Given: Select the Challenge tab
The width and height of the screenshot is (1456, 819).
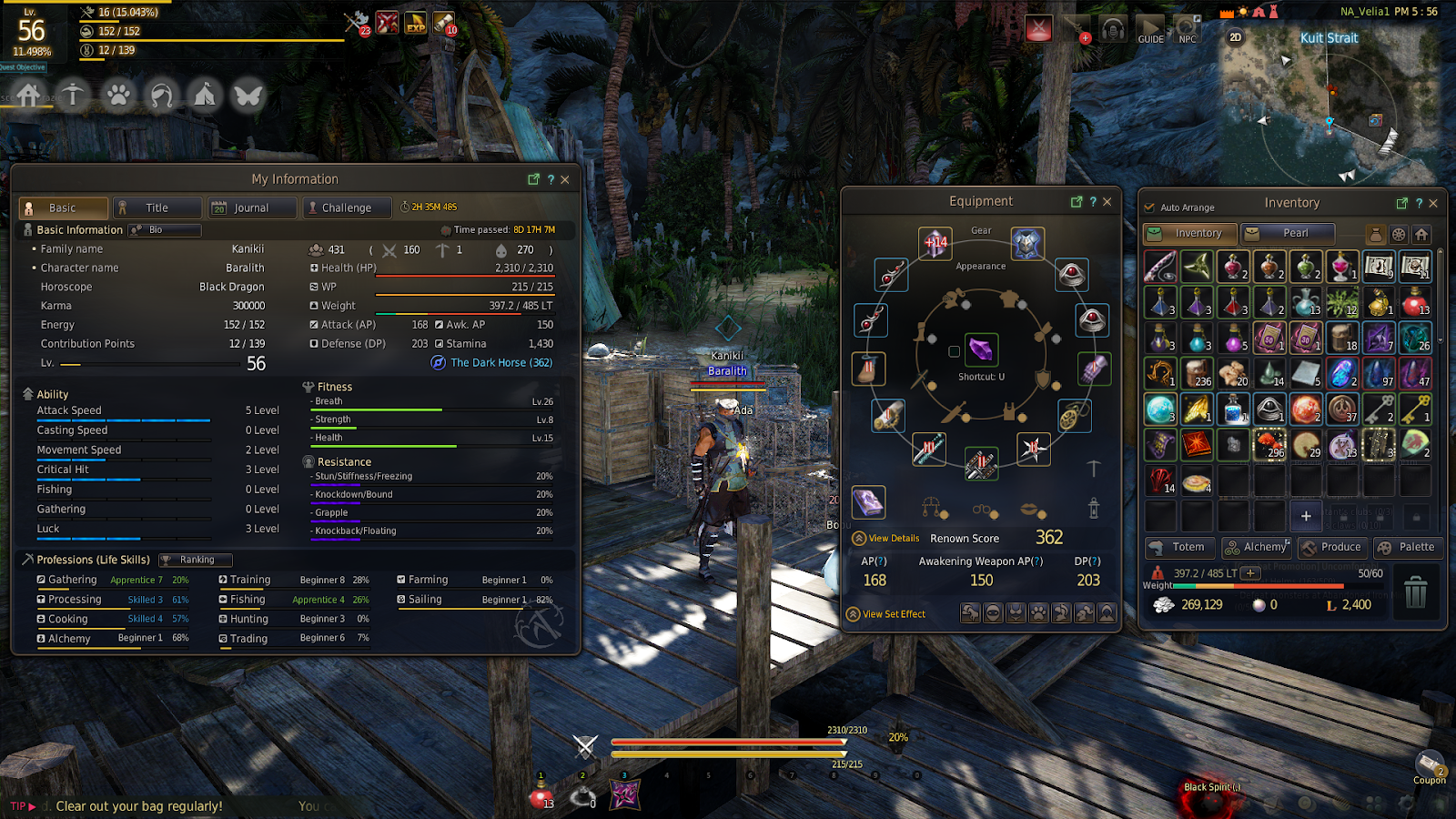Looking at the screenshot, I should coord(346,207).
